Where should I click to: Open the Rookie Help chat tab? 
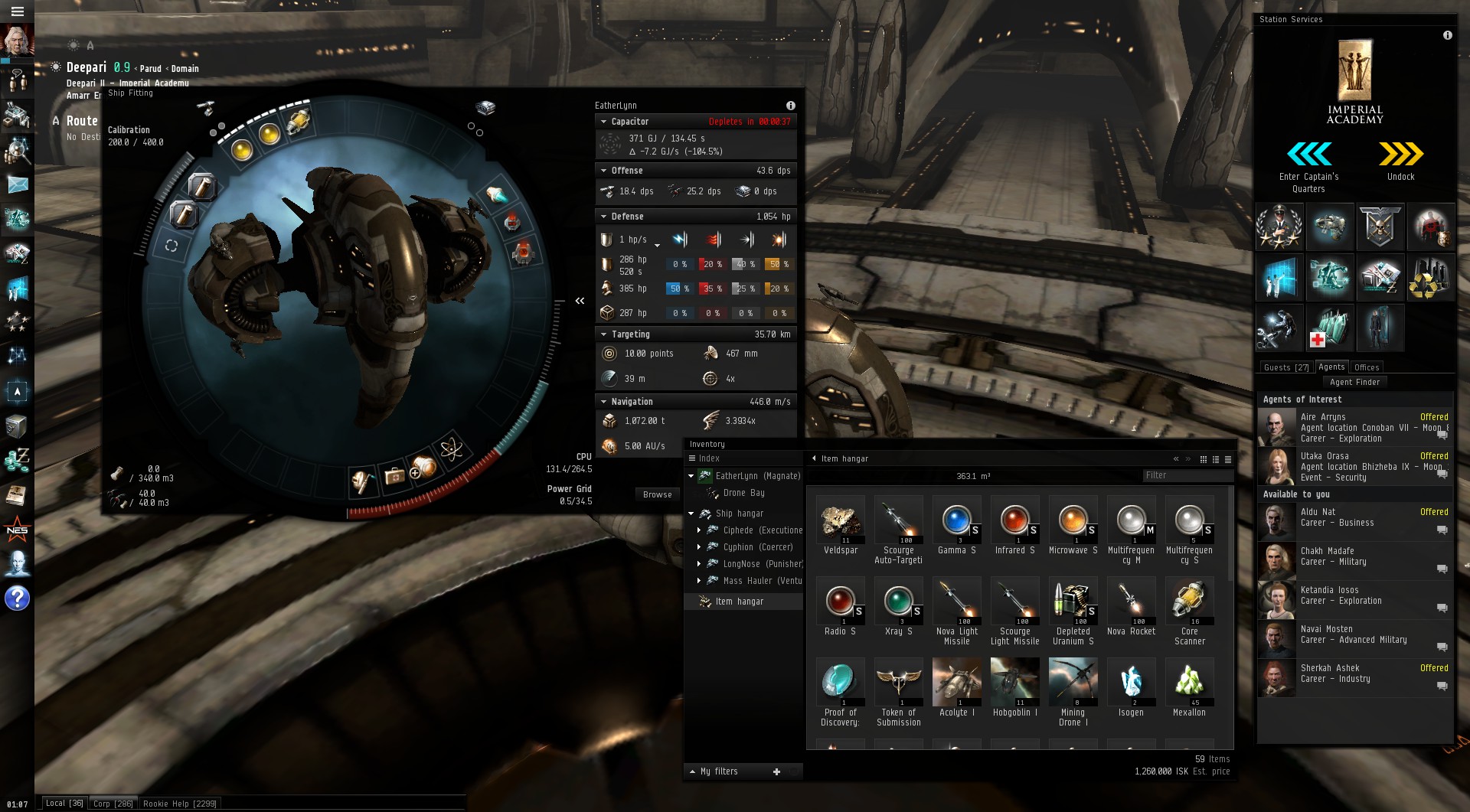180,804
